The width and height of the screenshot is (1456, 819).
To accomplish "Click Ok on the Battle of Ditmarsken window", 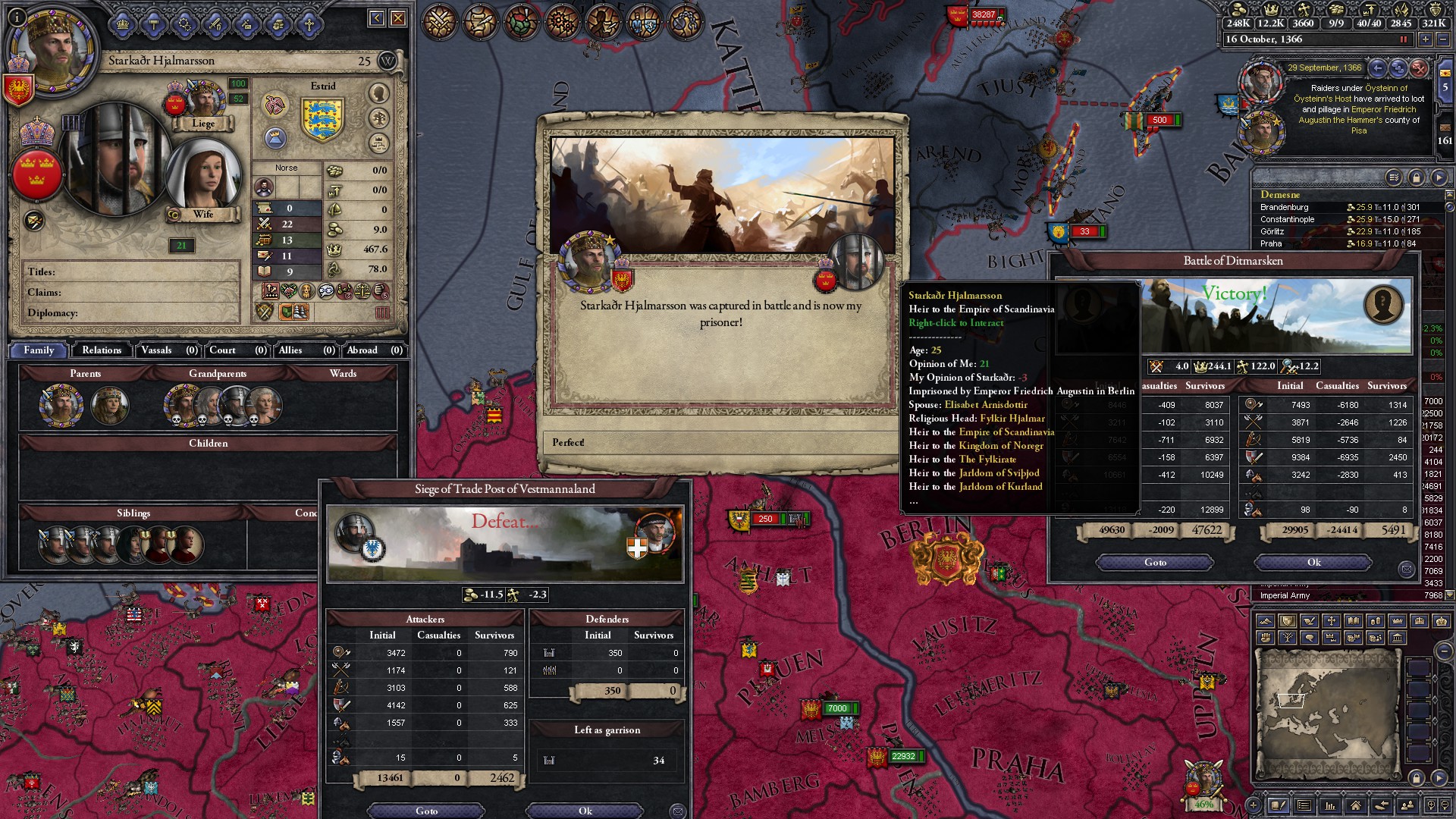I will point(1313,562).
